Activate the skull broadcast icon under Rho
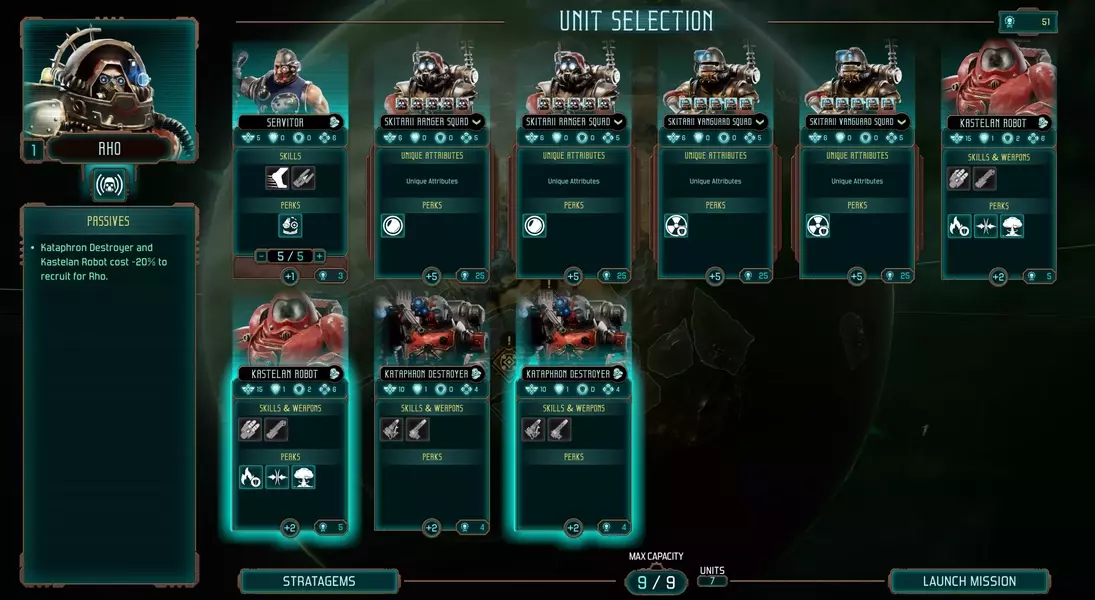The width and height of the screenshot is (1095, 600). 110,184
